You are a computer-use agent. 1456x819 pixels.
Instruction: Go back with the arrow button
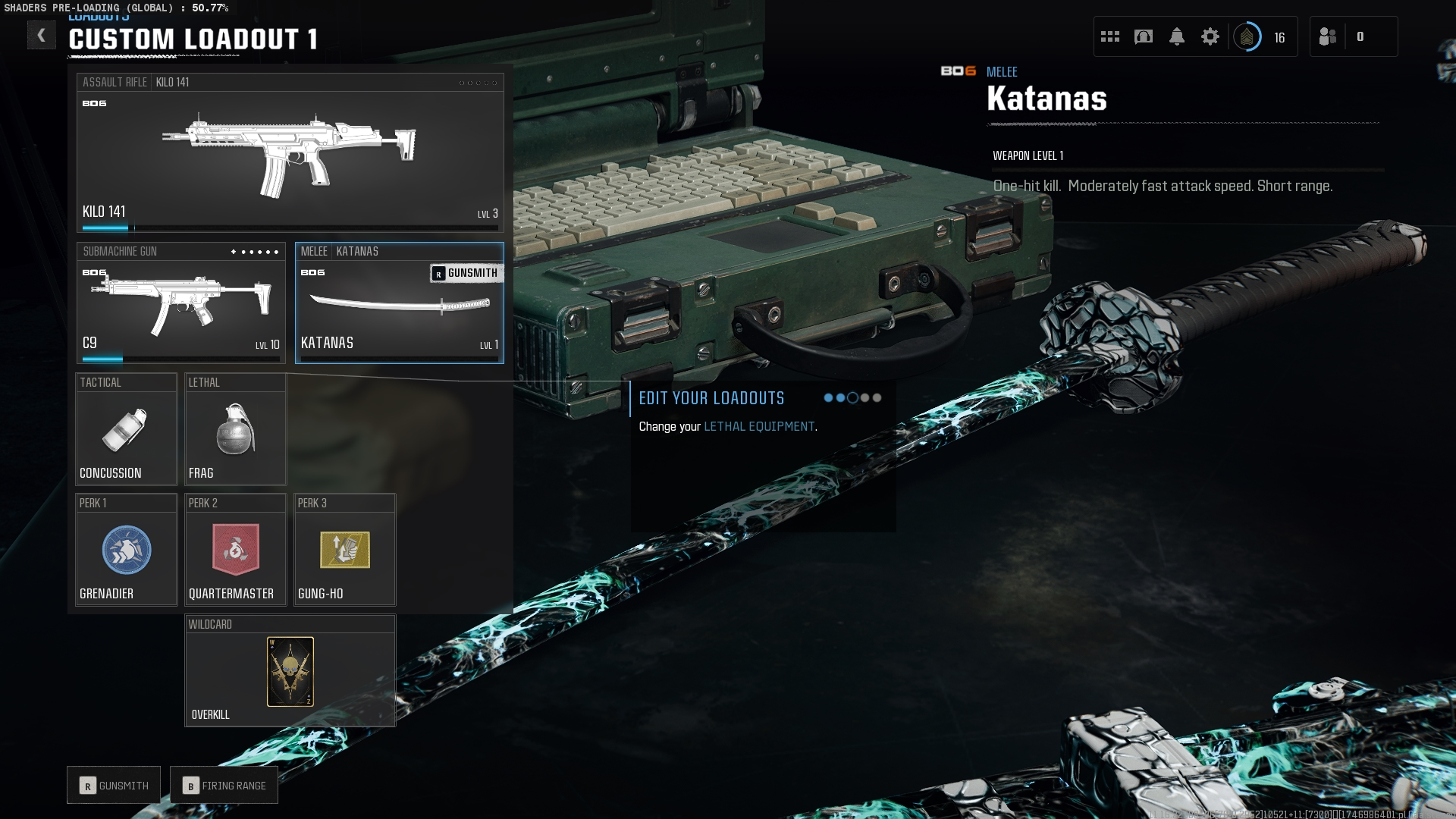[x=42, y=35]
